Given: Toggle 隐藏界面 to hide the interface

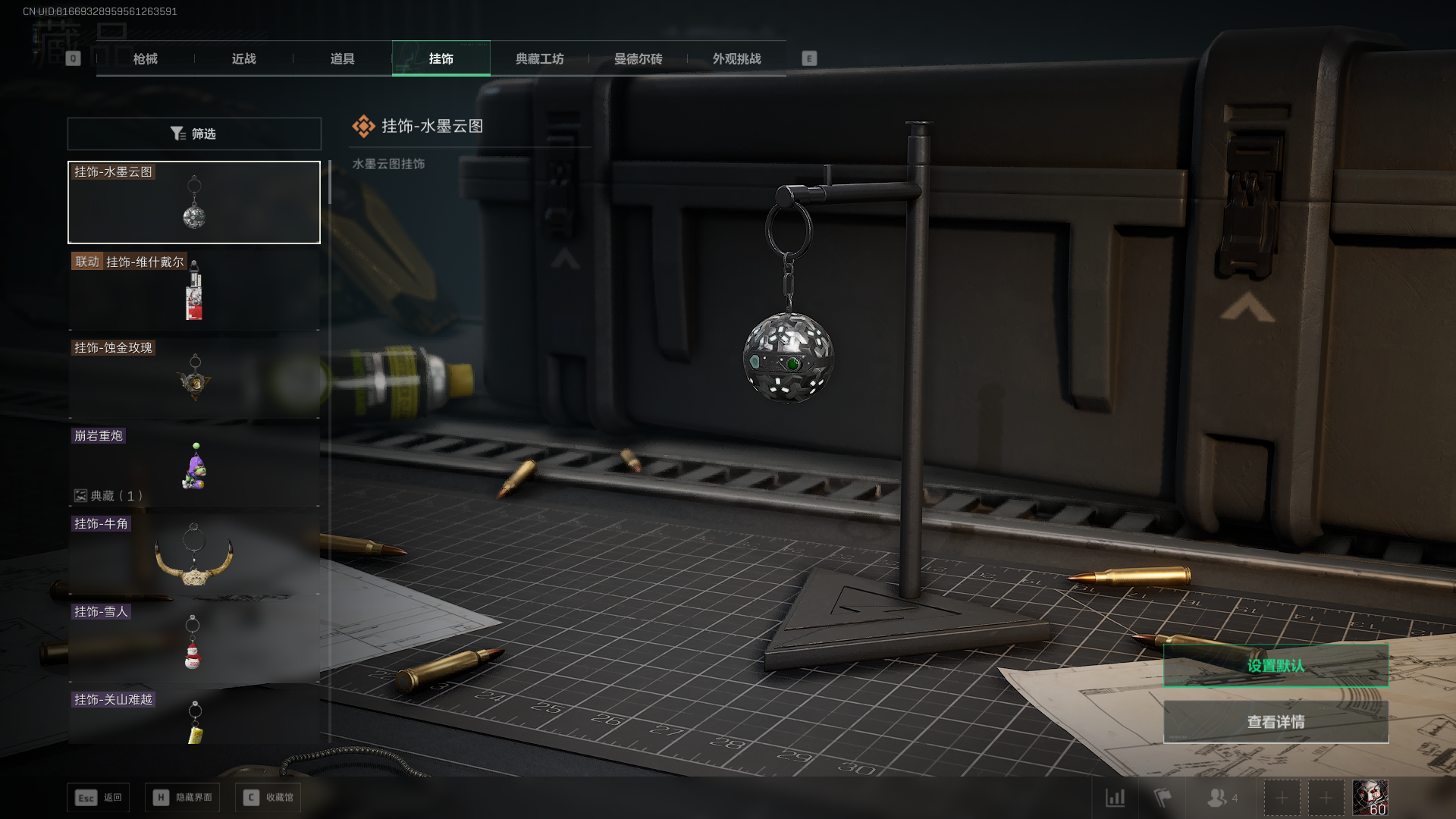Looking at the screenshot, I should 183,797.
